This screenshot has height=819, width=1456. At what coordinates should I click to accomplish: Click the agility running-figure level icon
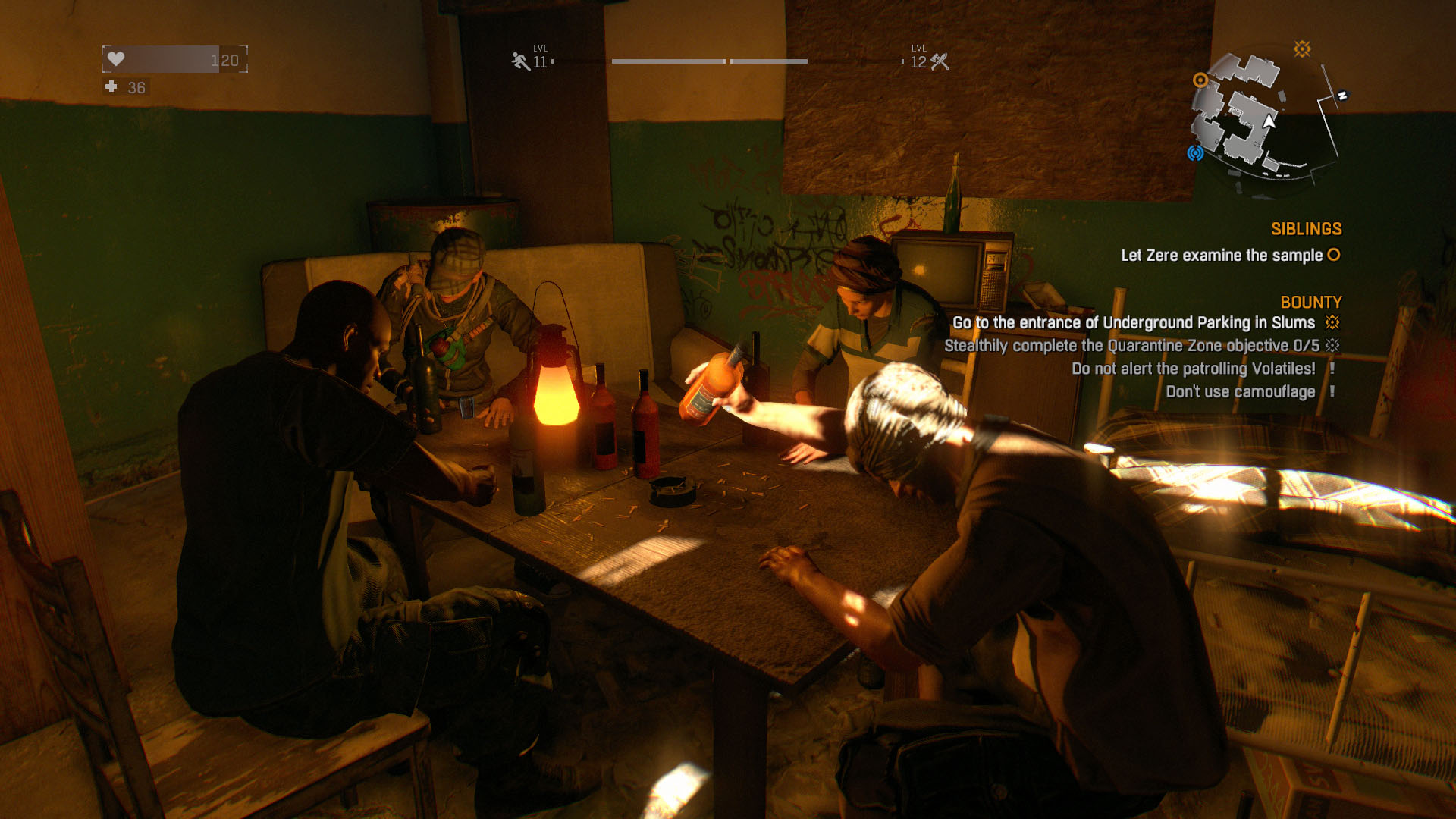click(x=520, y=61)
